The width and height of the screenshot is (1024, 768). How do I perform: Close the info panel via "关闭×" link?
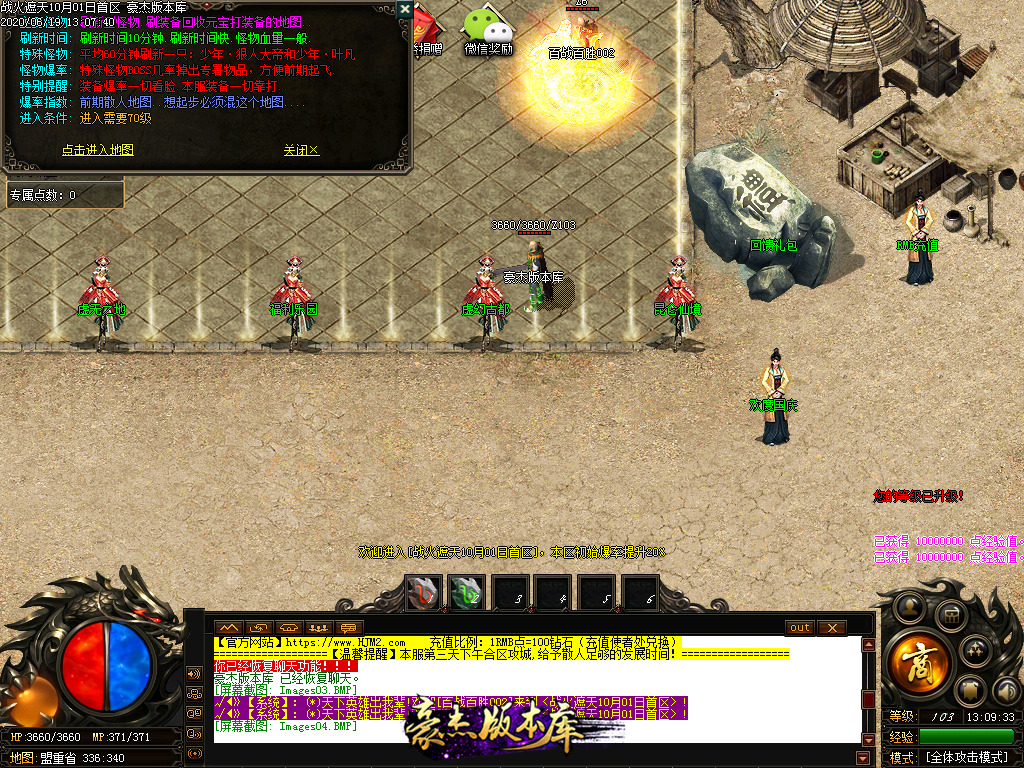click(x=301, y=150)
